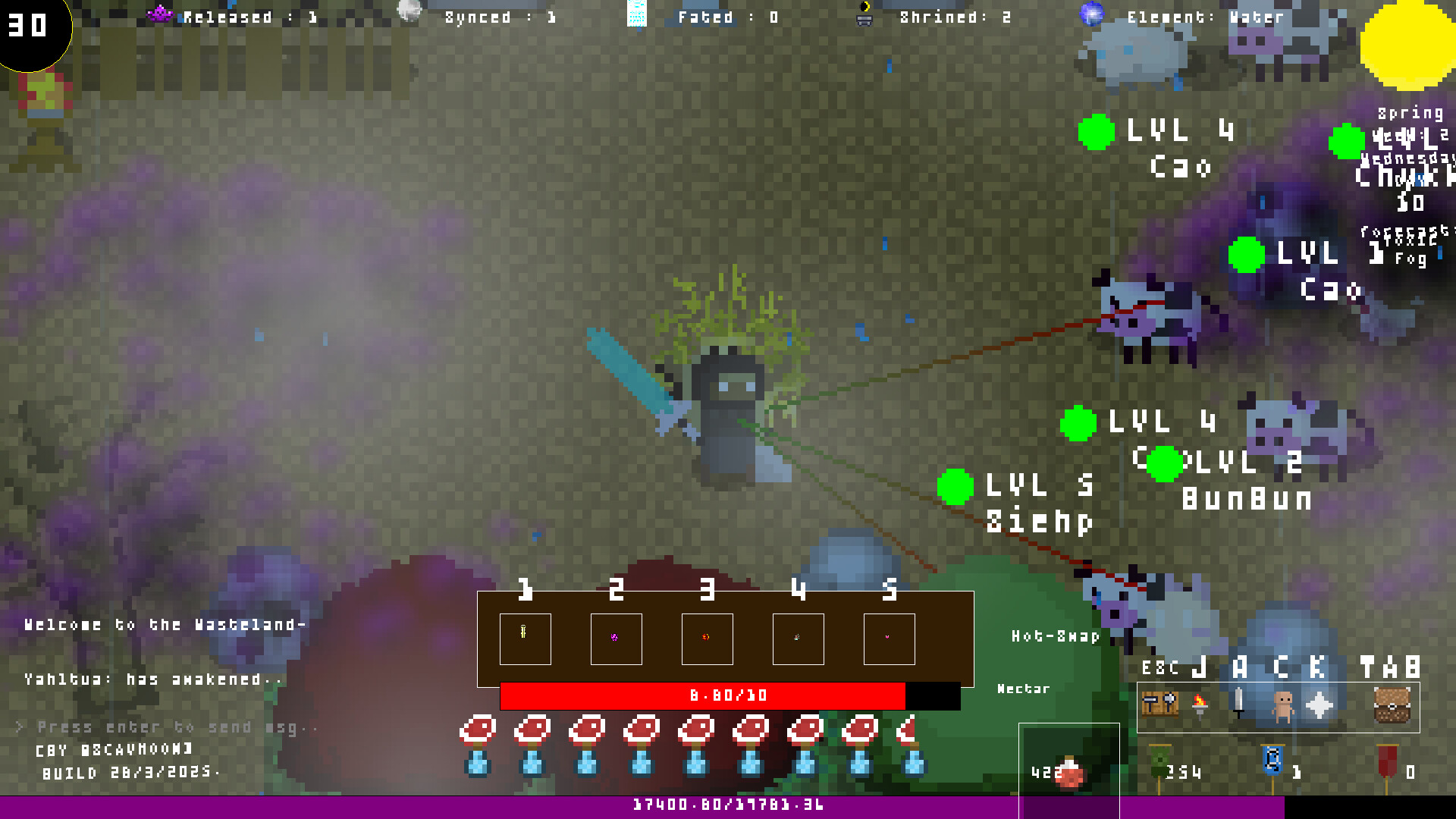Viewport: 1456px width, 819px height.
Task: Select hotbar slot 1 with the key
Action: (526, 639)
